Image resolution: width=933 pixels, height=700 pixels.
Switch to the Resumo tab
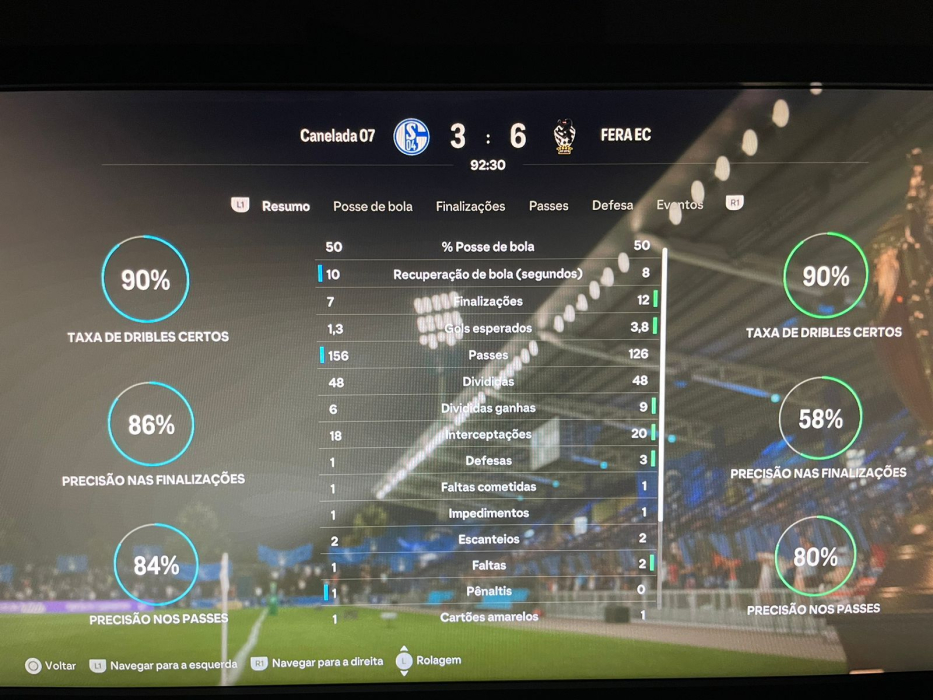point(286,206)
